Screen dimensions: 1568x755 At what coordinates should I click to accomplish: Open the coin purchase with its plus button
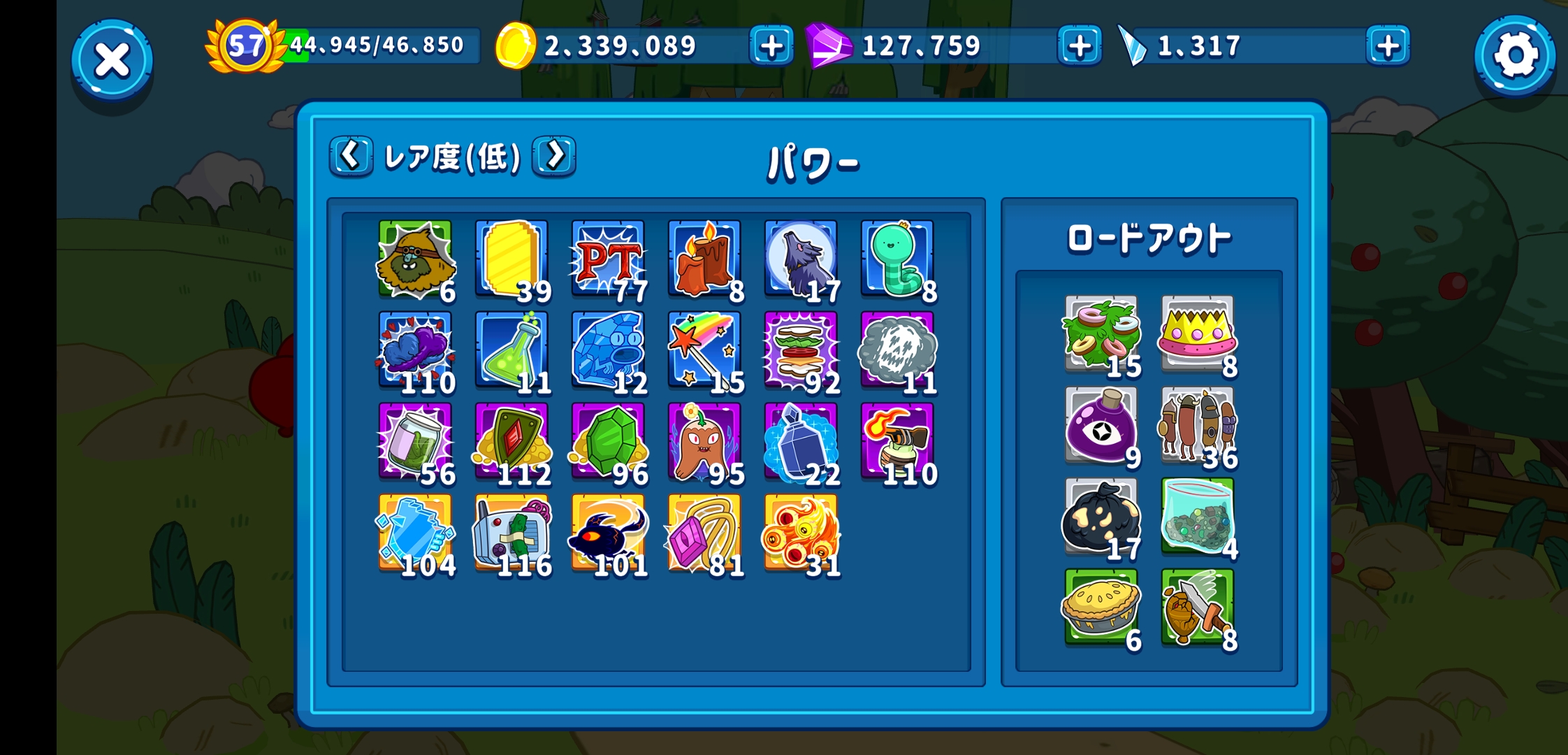(771, 47)
